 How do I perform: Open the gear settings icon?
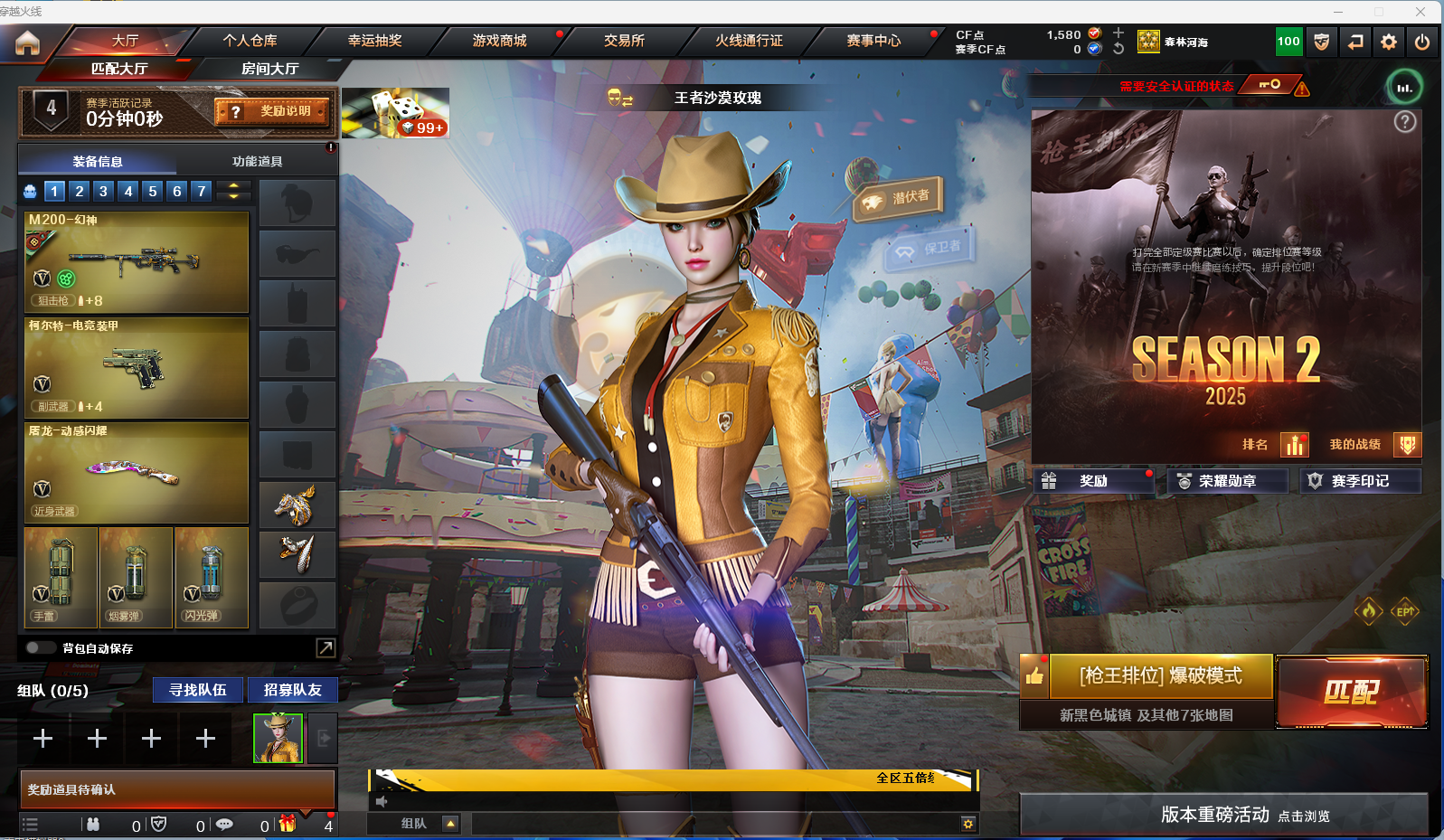click(1389, 42)
